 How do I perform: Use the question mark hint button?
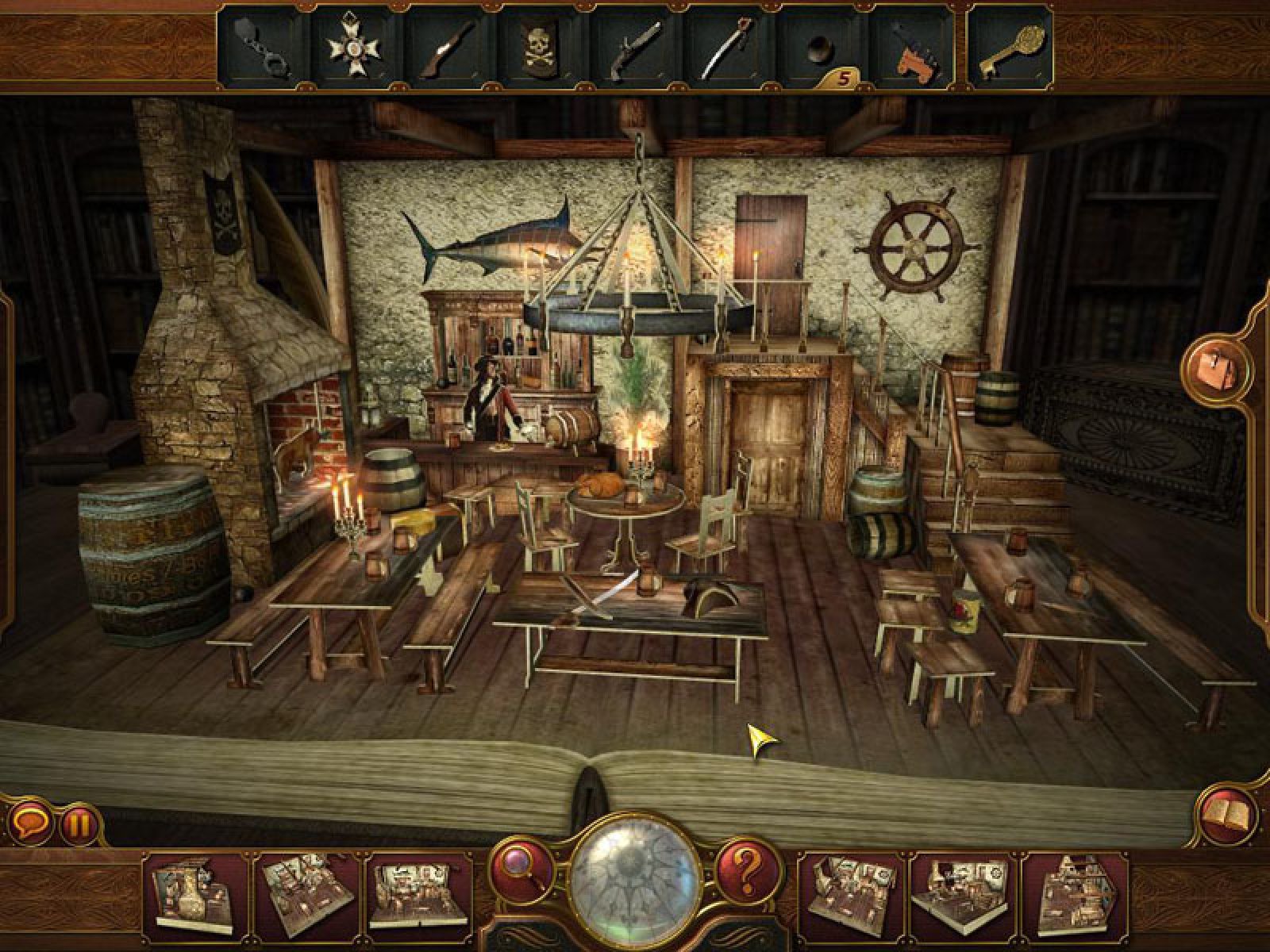click(x=748, y=869)
